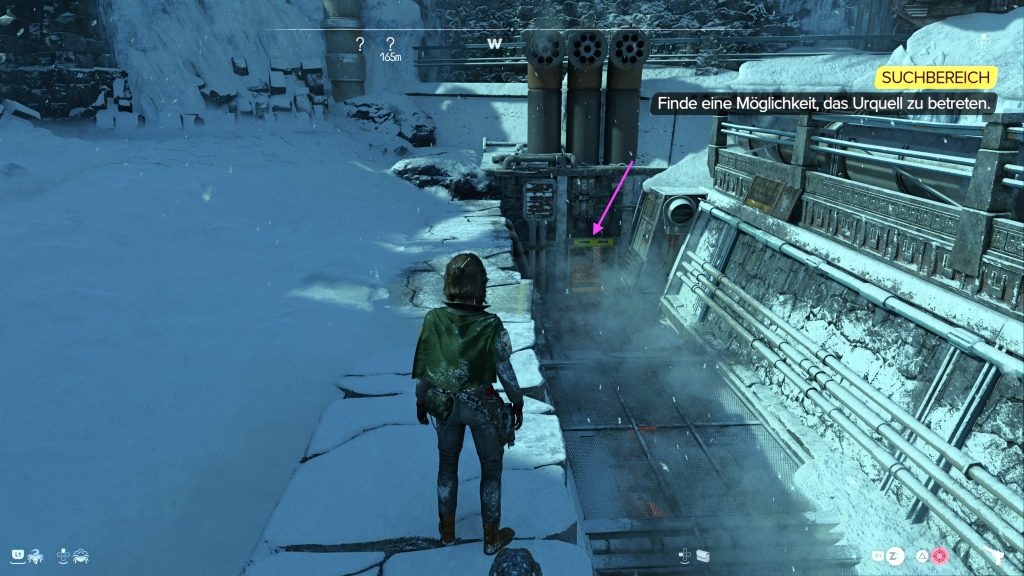Click the white item card icon
Image resolution: width=1024 pixels, height=576 pixels.
coord(703,555)
